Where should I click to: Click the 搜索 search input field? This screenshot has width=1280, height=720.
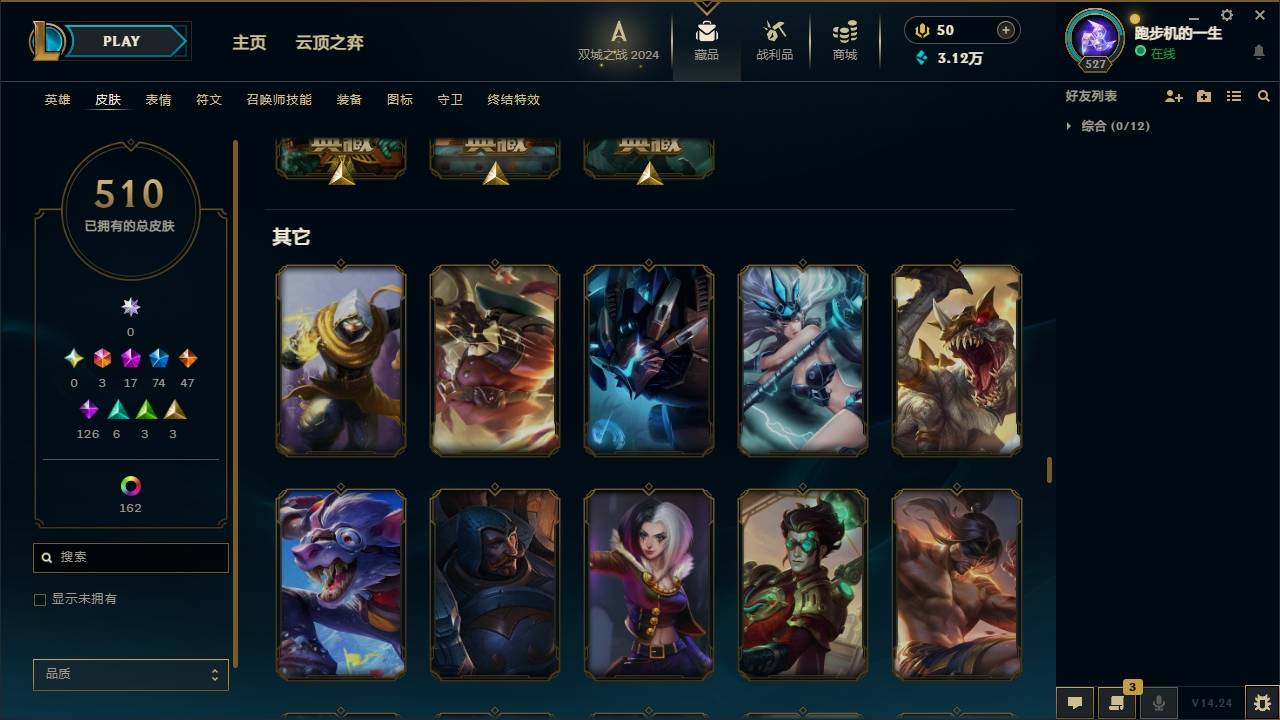[130, 558]
